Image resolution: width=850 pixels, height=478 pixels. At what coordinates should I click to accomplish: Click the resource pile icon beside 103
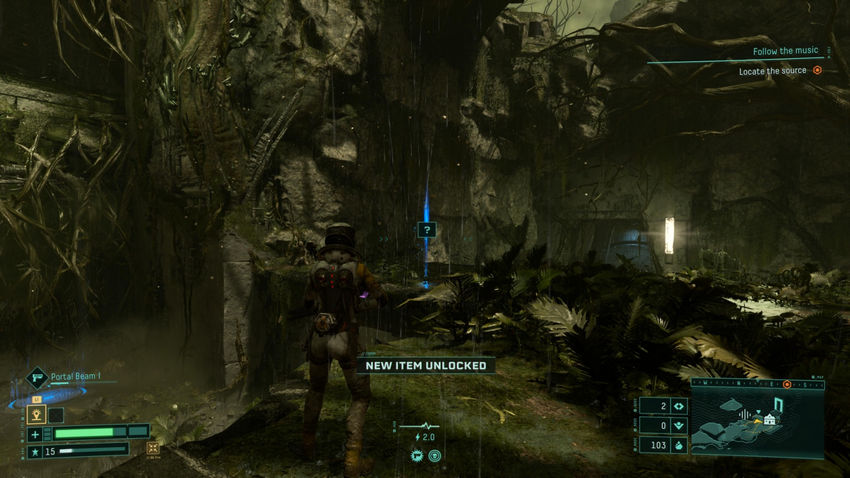click(x=679, y=444)
